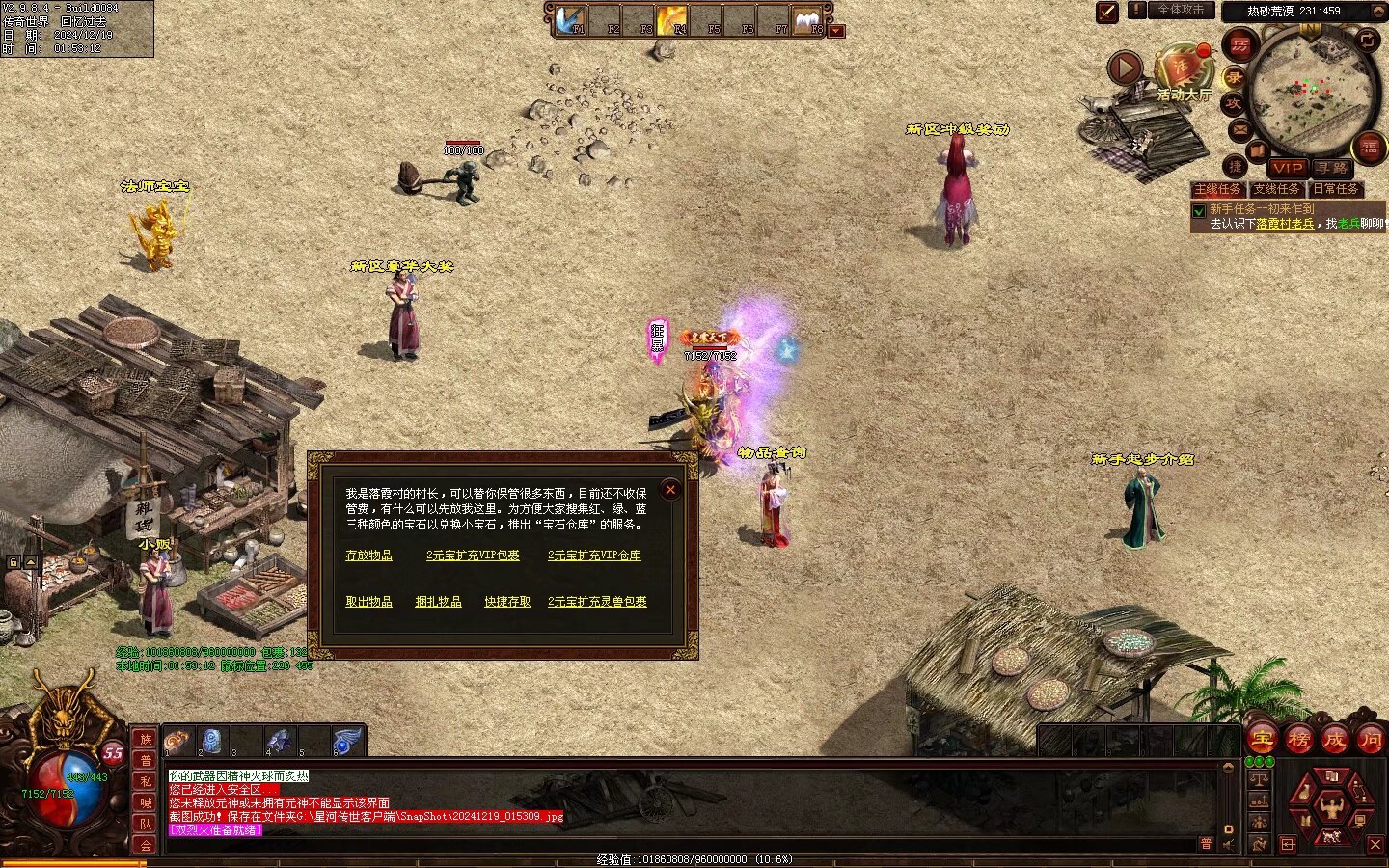Open the 榜 rankings button
Viewport: 1389px width, 868px height.
point(1298,740)
